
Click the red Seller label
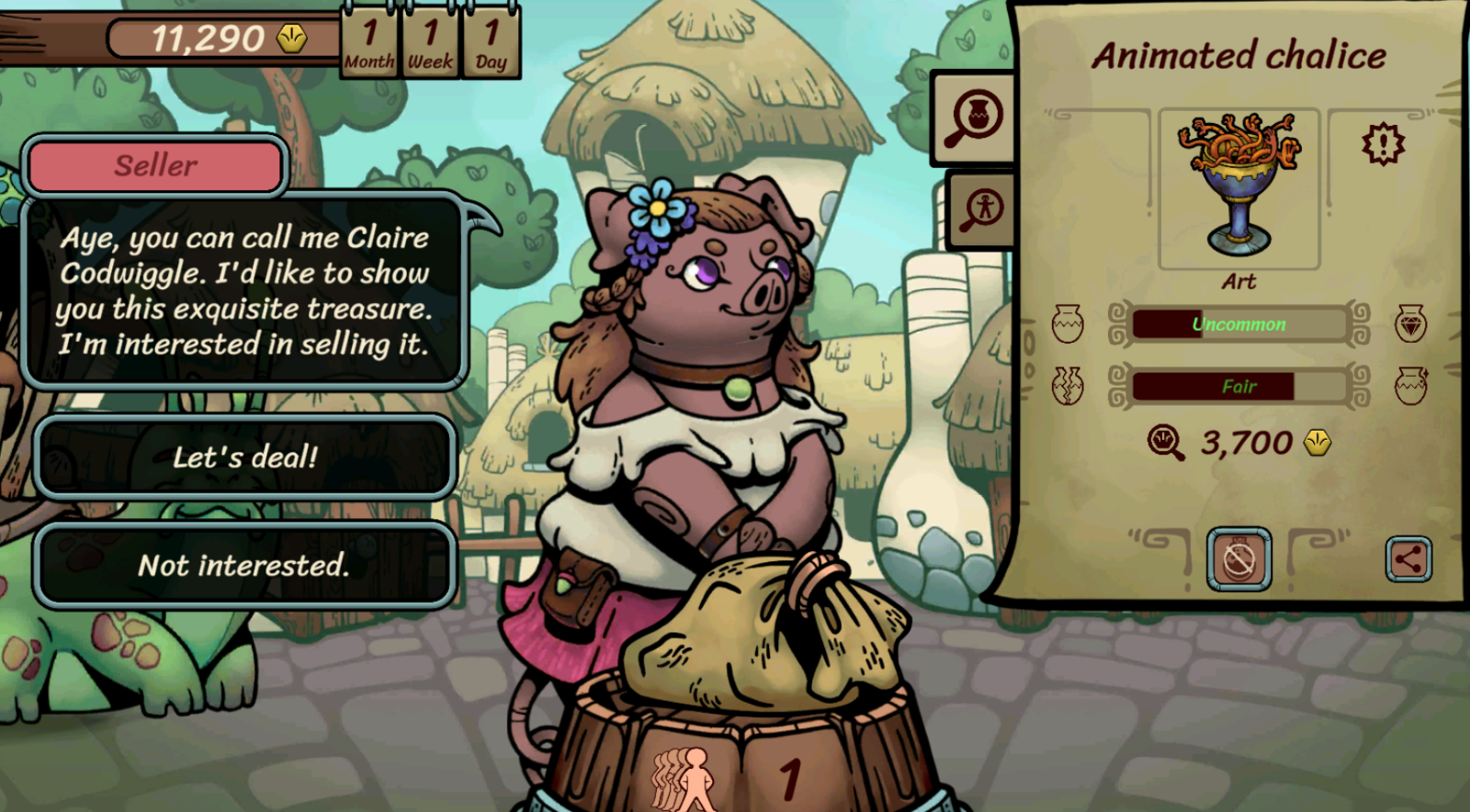(x=155, y=166)
